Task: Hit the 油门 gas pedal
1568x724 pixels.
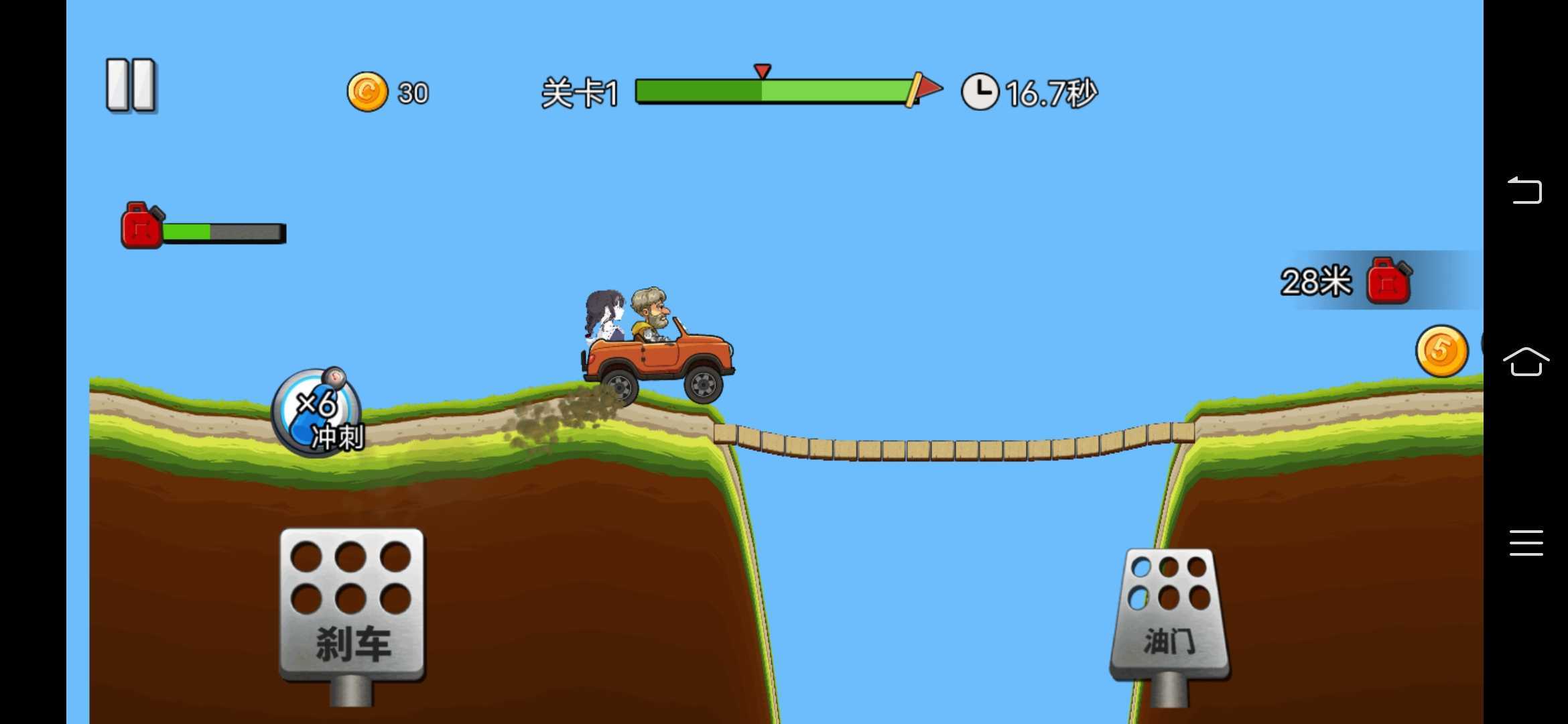Action: tap(1169, 613)
